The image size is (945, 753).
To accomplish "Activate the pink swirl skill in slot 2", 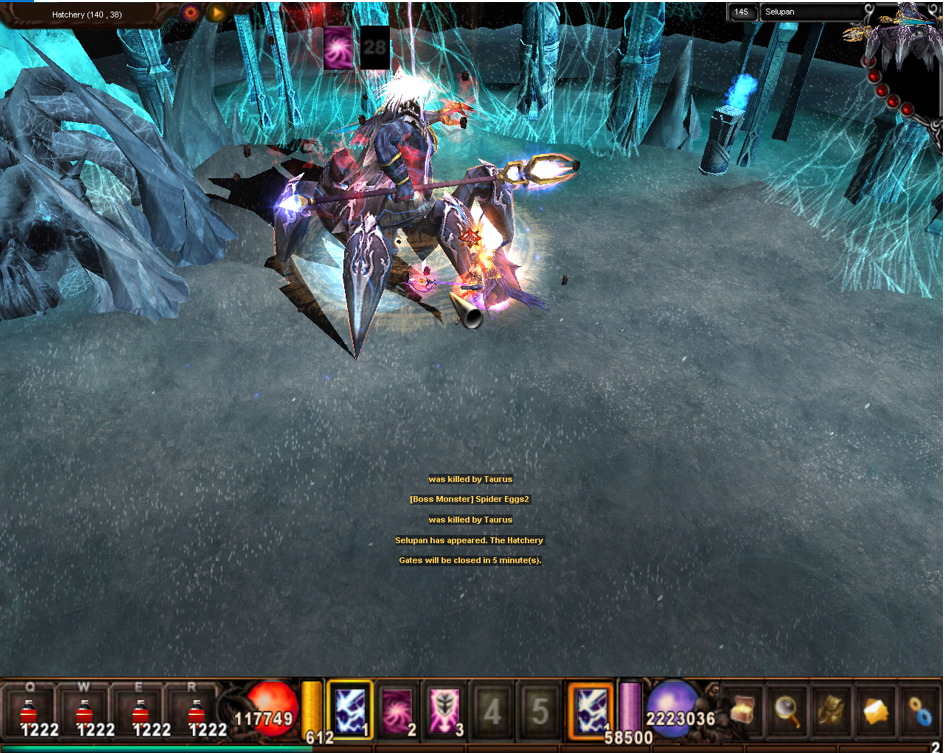I will coord(397,709).
